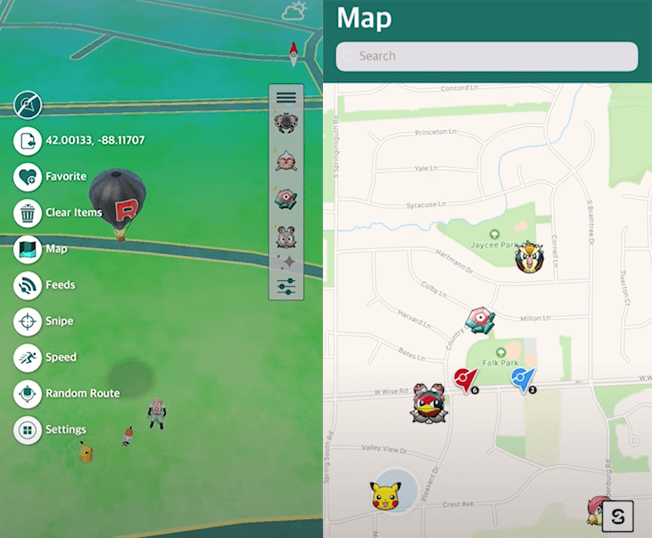Screen dimensions: 652x538
Task: Open the Speed setting
Action: coord(28,357)
